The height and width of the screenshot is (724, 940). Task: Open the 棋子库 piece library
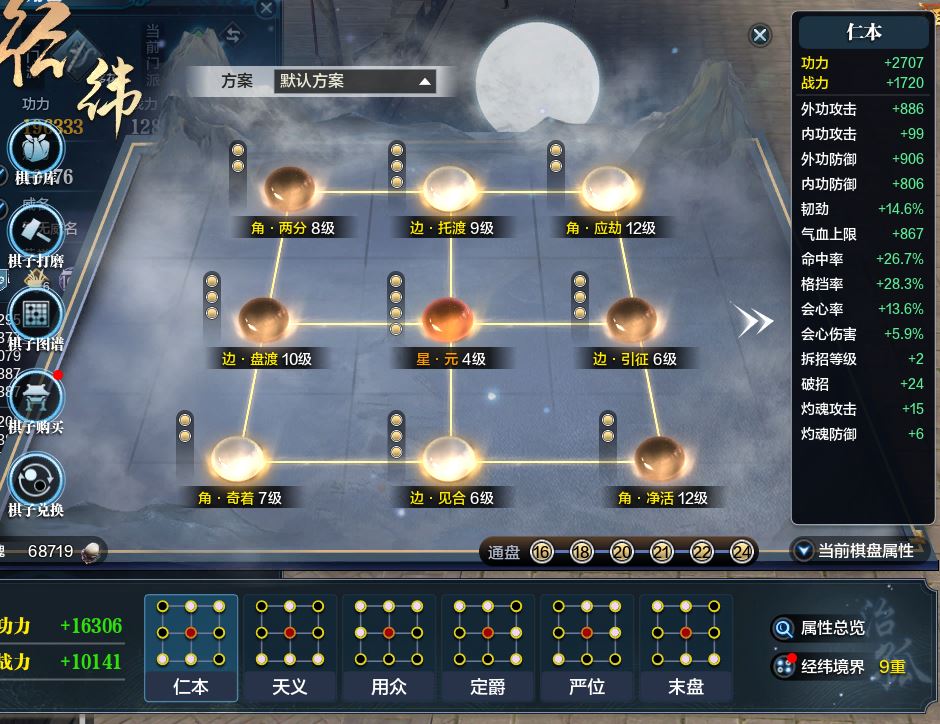[36, 151]
